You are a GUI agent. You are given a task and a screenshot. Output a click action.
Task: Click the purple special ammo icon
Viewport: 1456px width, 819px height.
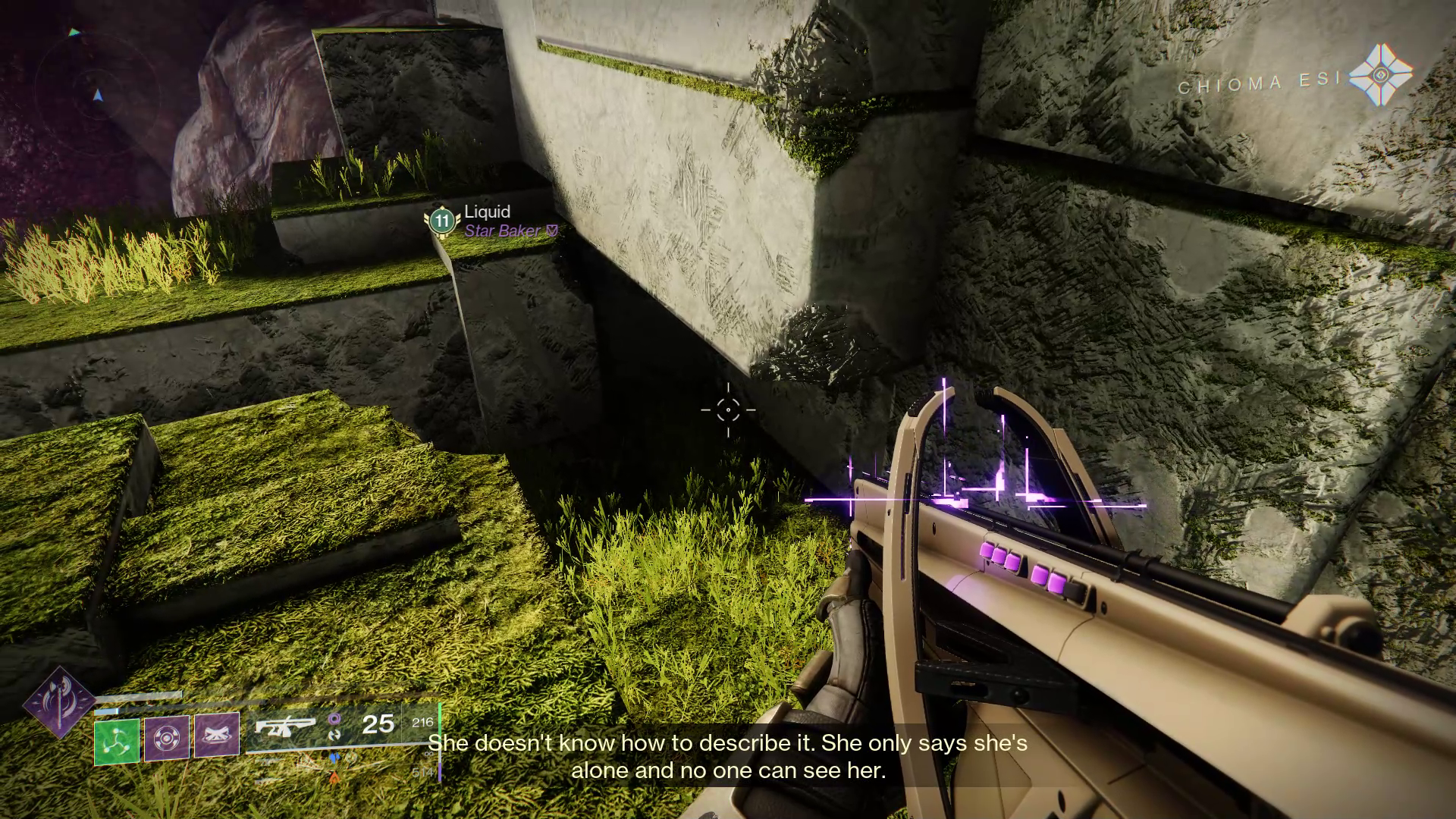(x=334, y=719)
